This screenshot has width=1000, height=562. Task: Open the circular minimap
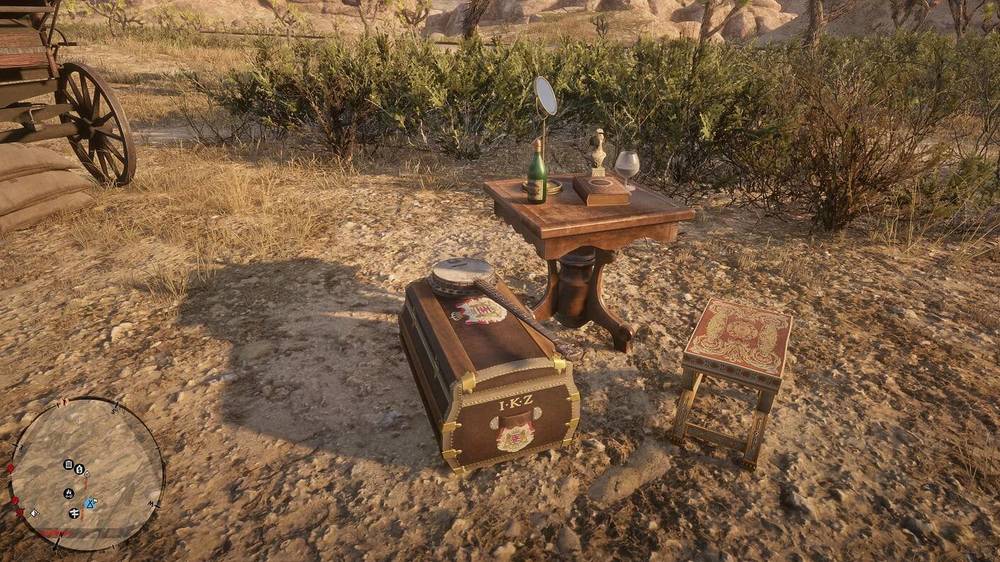click(x=86, y=474)
